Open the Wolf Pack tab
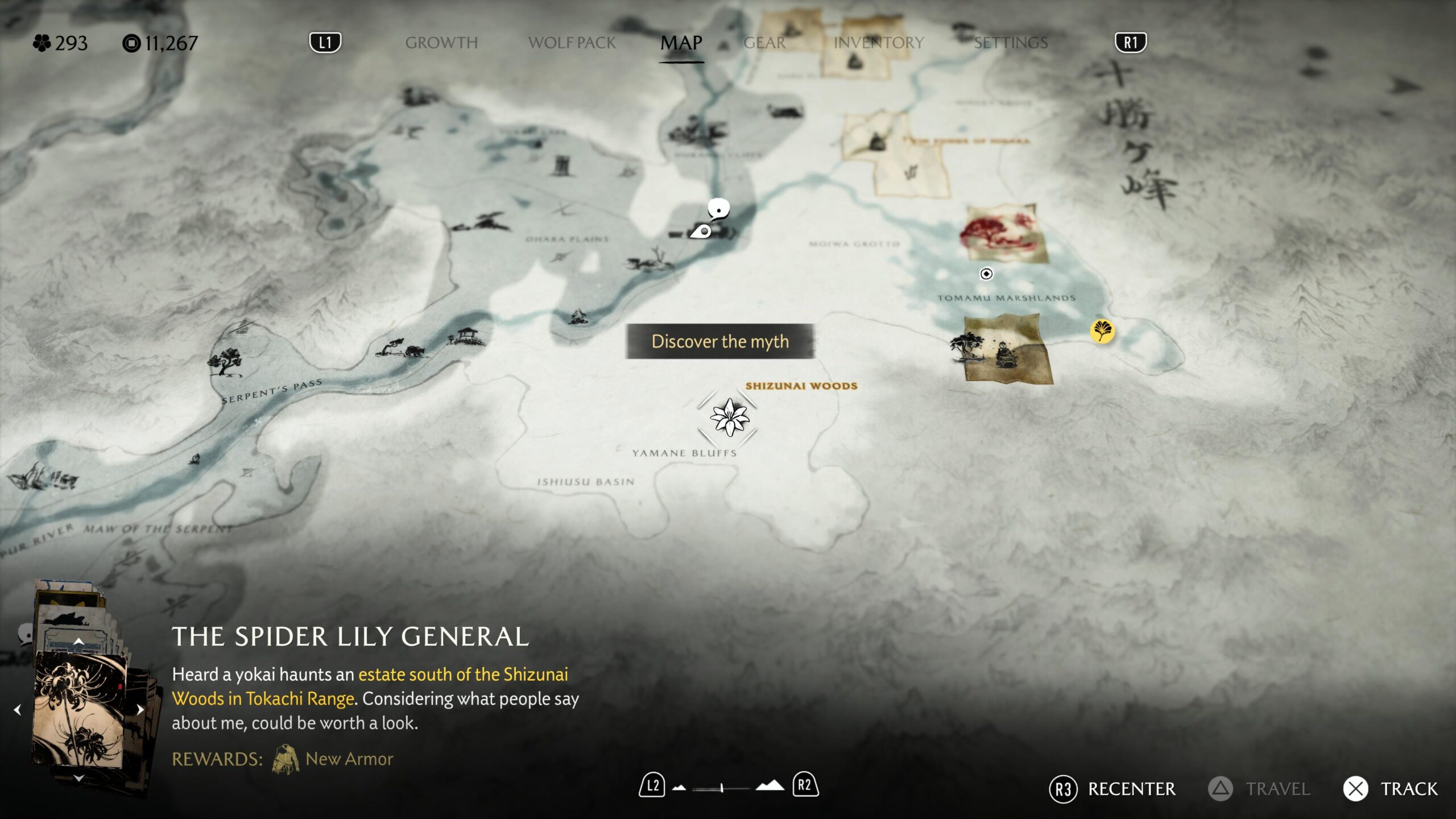Viewport: 1456px width, 819px height. (x=572, y=43)
